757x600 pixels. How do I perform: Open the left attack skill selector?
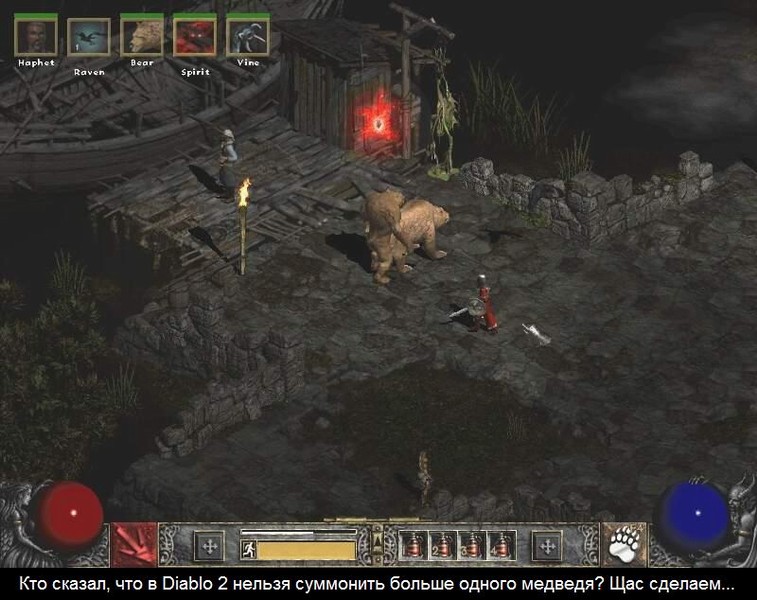tap(132, 544)
